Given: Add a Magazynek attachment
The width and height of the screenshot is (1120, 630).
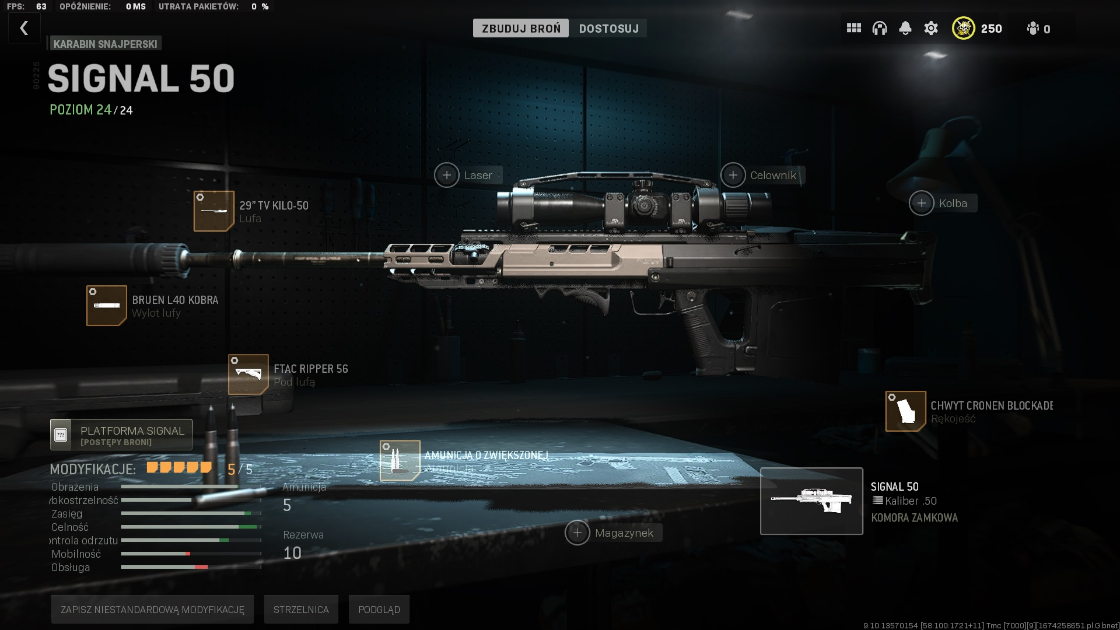Looking at the screenshot, I should (x=578, y=532).
